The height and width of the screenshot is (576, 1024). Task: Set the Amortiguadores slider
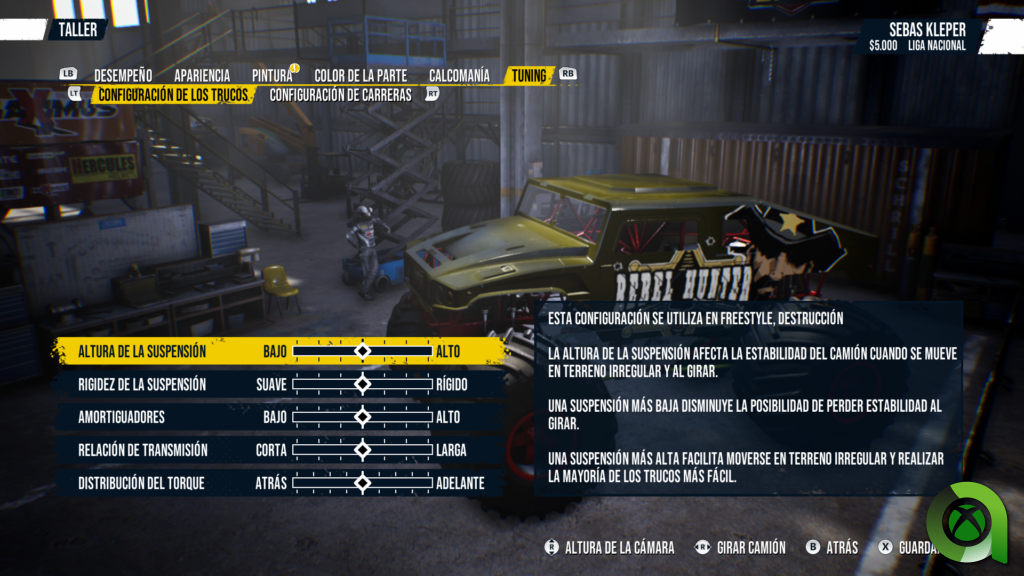(362, 417)
